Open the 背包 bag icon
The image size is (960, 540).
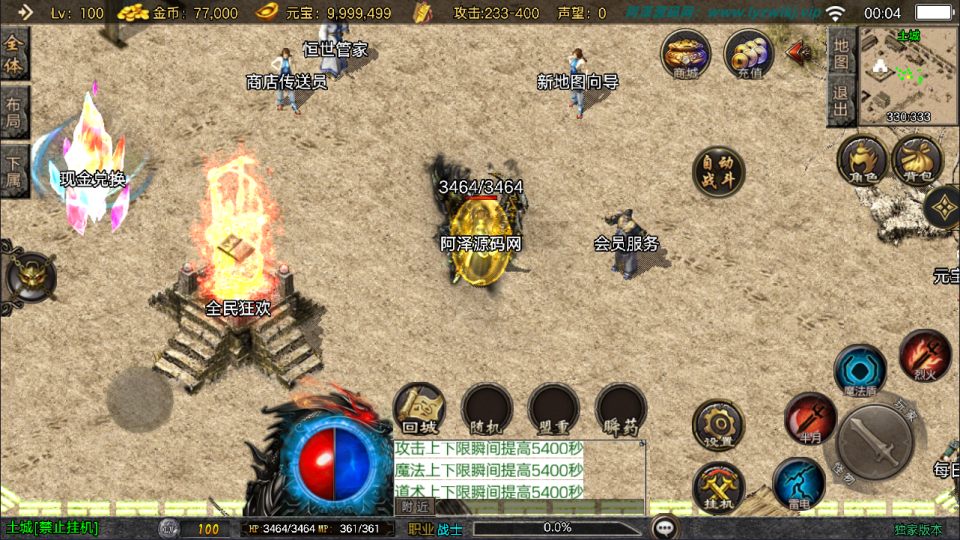[916, 161]
